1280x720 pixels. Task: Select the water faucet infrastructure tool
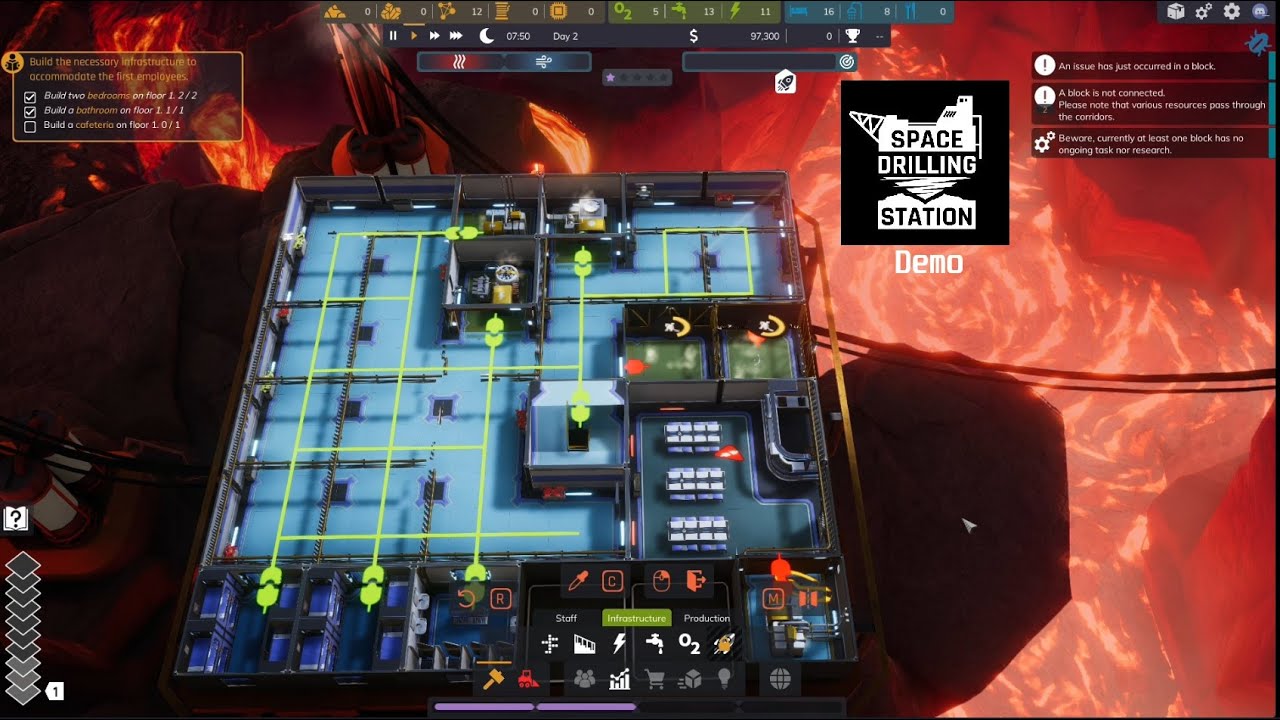click(x=655, y=643)
